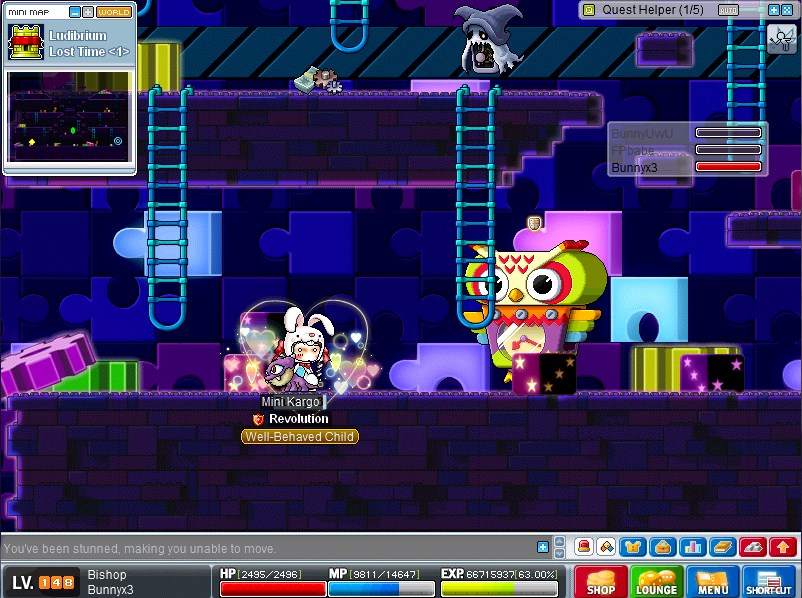Open the stats bar-chart icon
This screenshot has height=598, width=802.
[692, 547]
